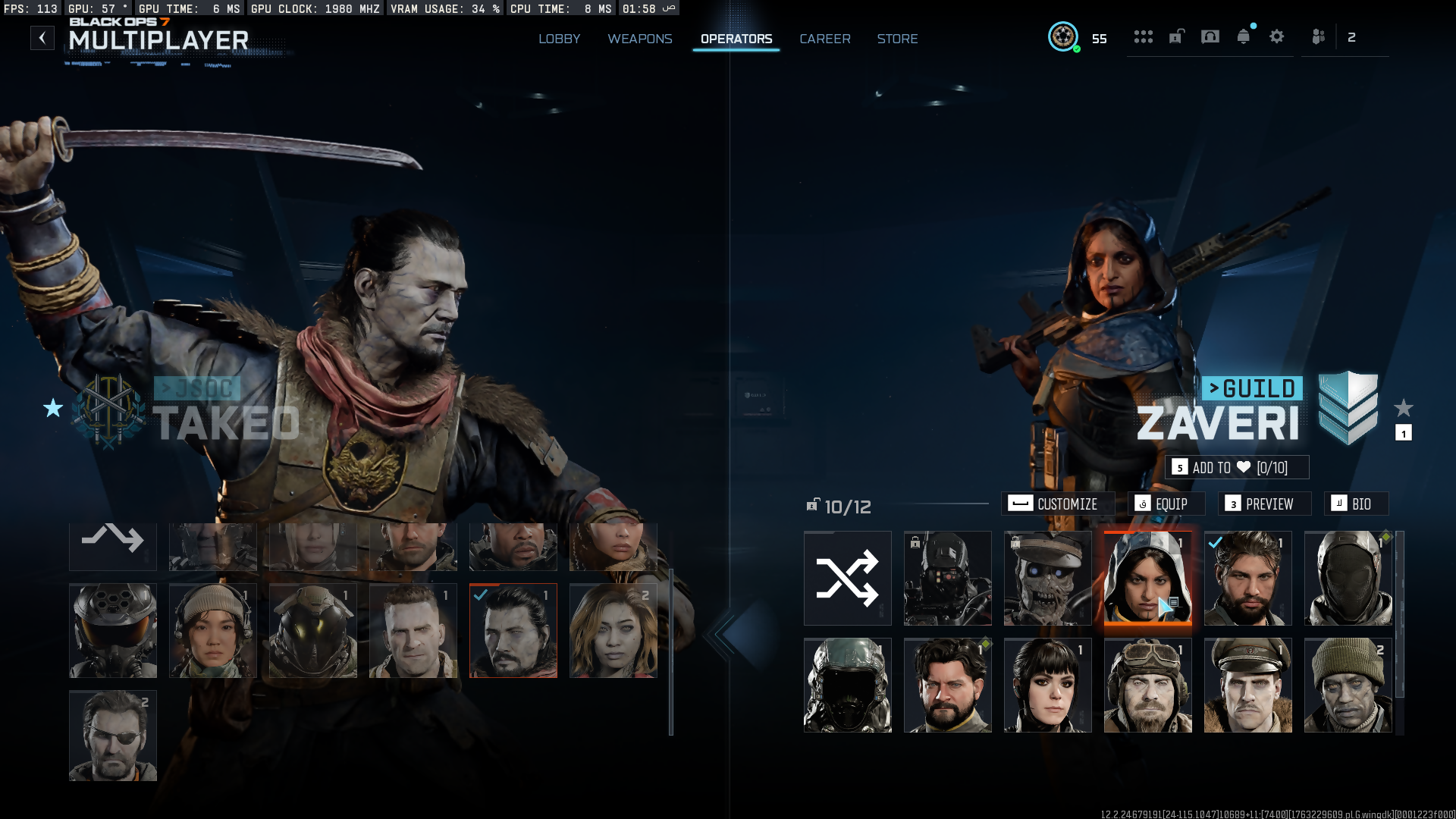Select the Guild random shuffle tile
This screenshot has height=819, width=1456.
[x=847, y=578]
